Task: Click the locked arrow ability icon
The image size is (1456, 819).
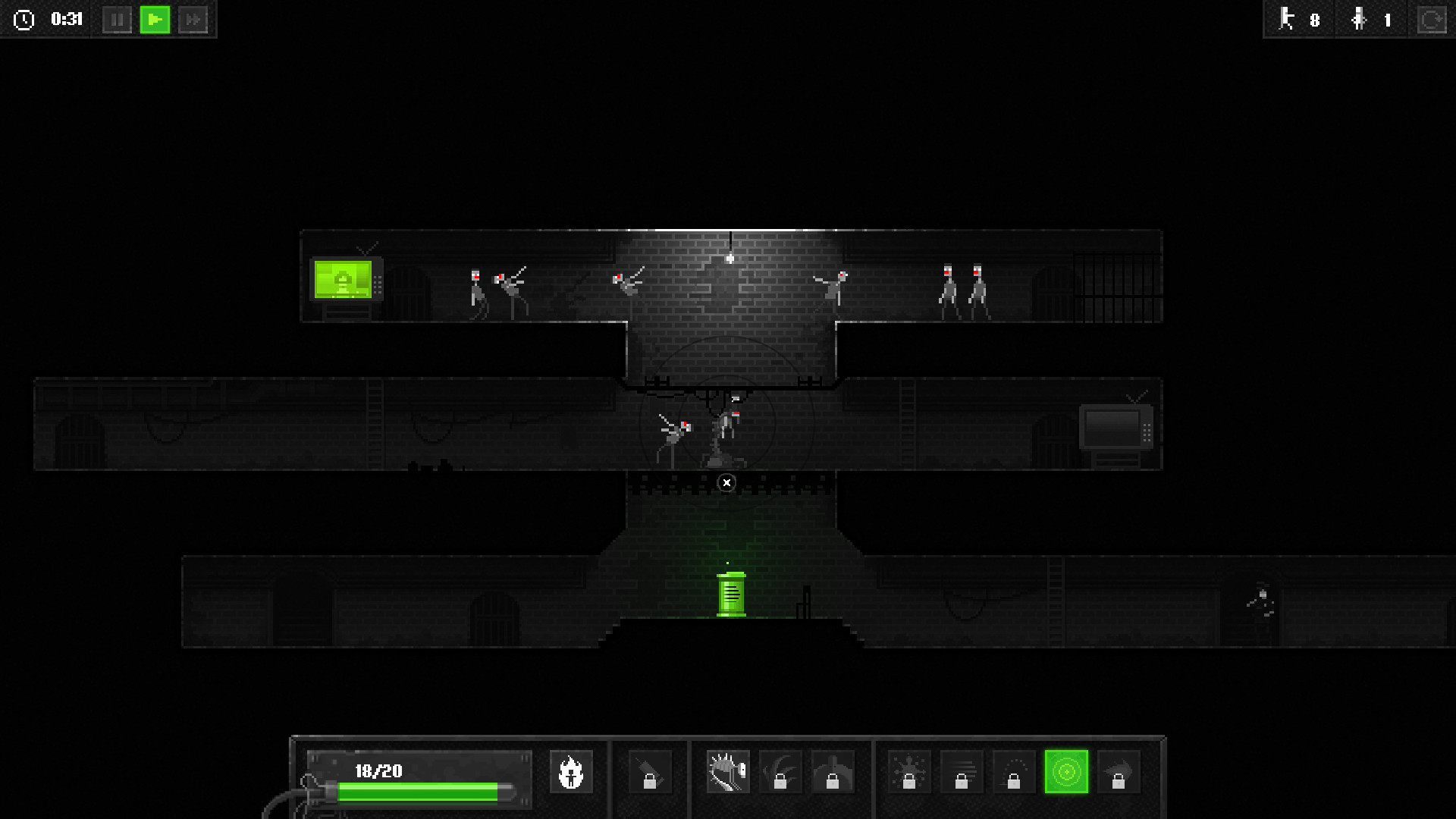Action: point(1119,772)
